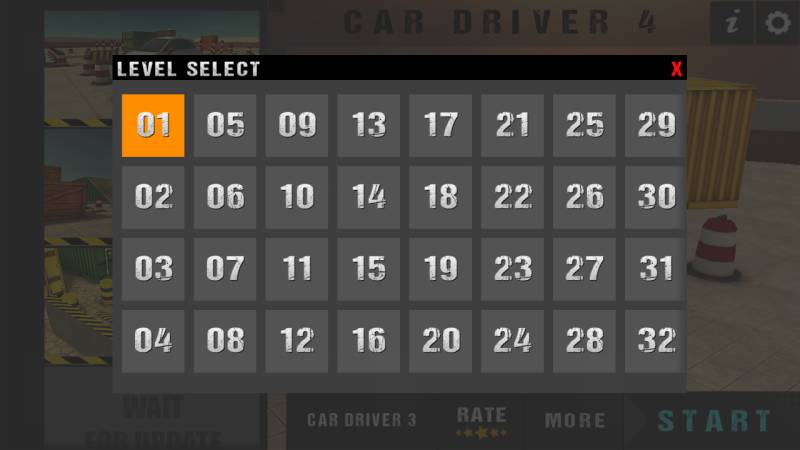Select level 01 tile
The height and width of the screenshot is (450, 800).
(153, 125)
